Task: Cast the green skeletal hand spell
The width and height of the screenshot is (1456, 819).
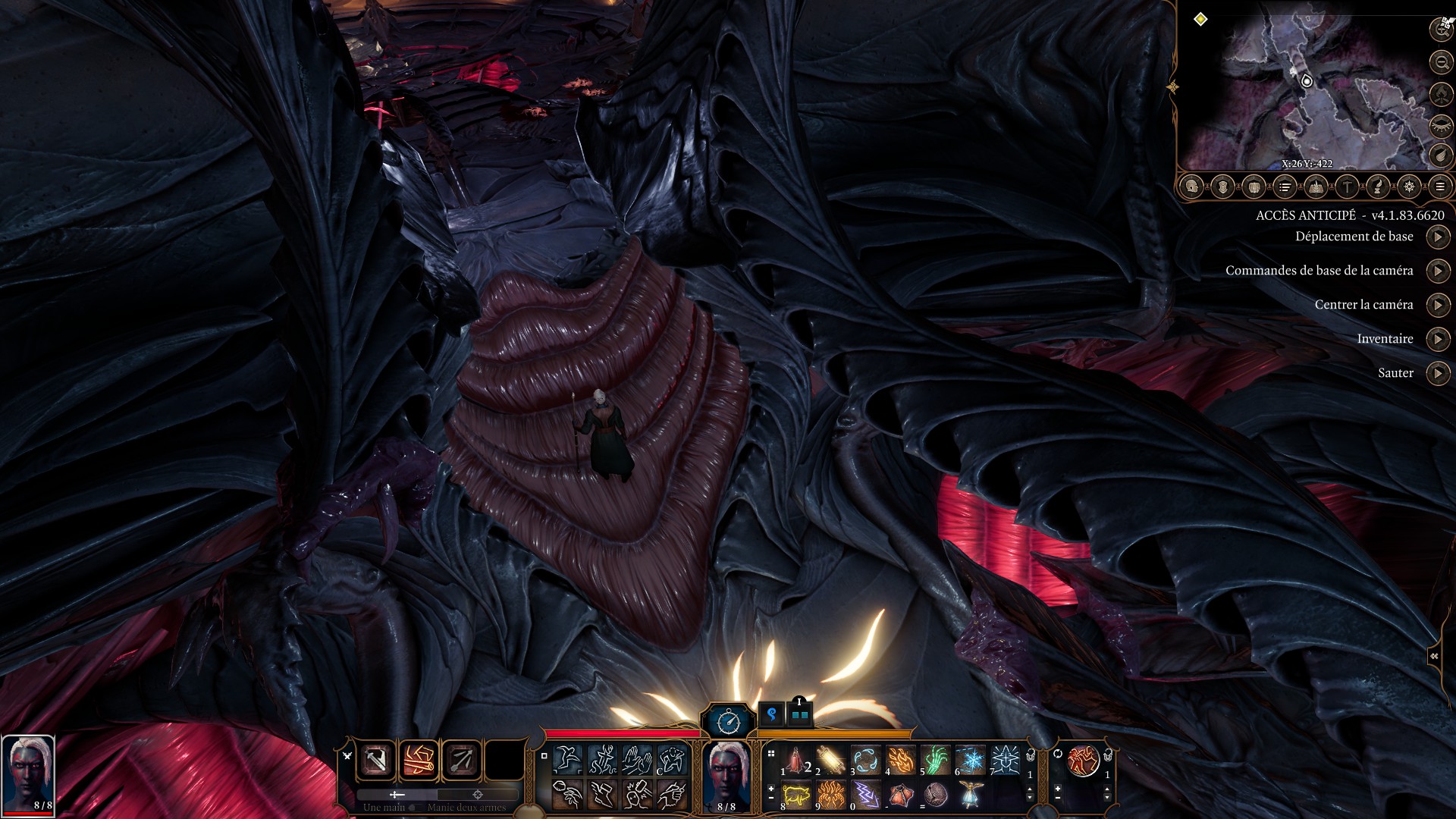Action: click(936, 760)
